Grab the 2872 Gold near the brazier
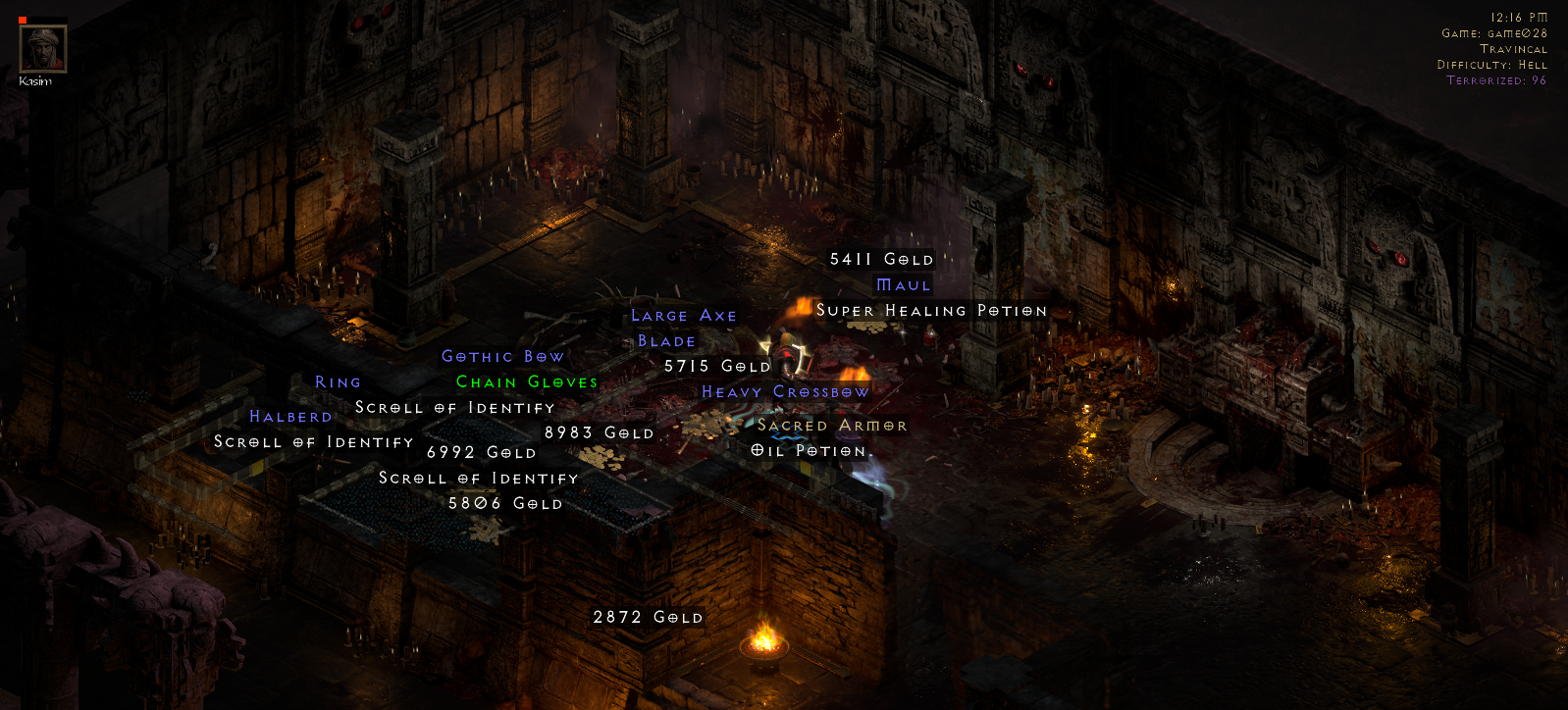1568x710 pixels. [x=648, y=618]
